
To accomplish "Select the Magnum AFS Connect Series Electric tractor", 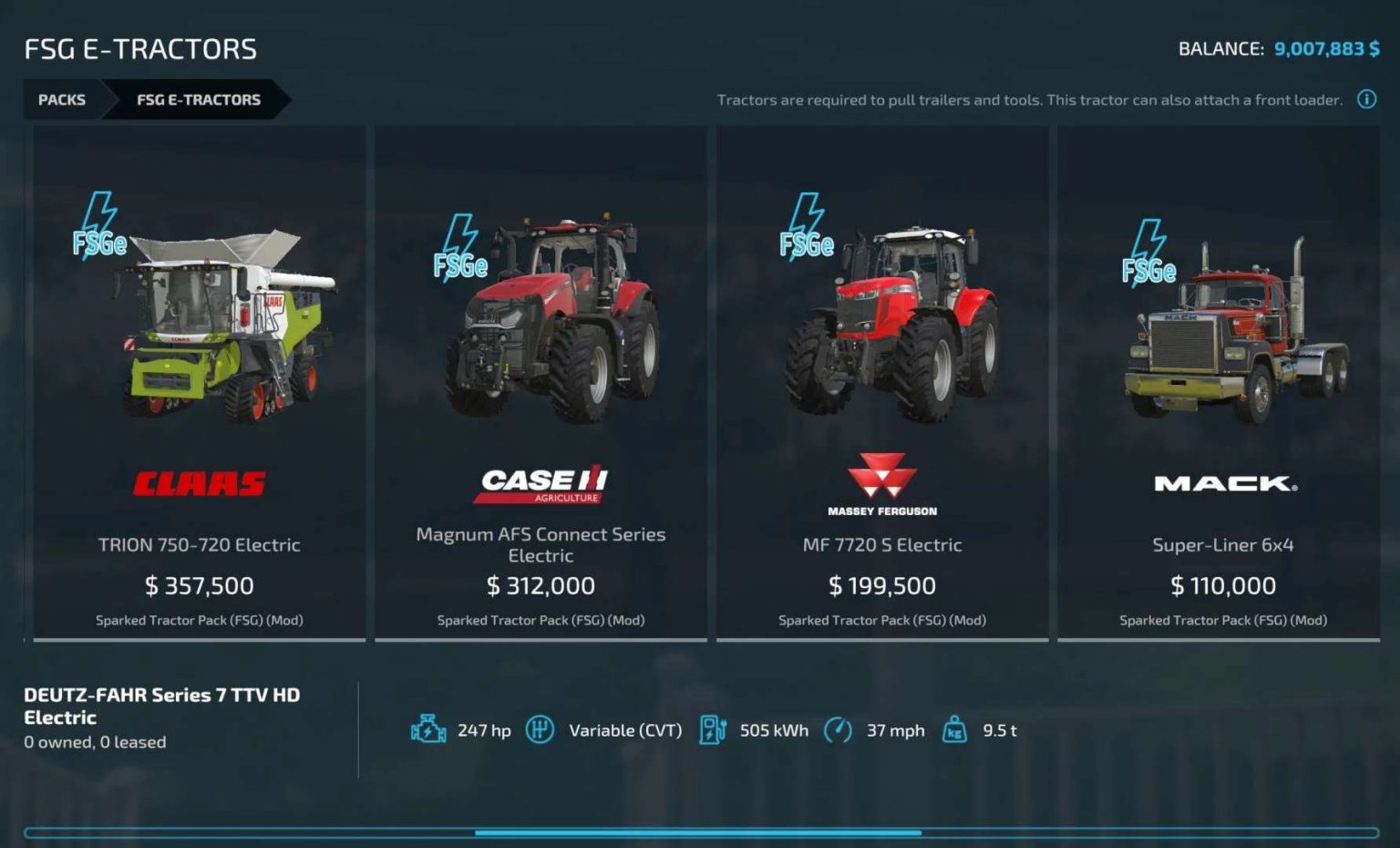I will click(x=540, y=383).
